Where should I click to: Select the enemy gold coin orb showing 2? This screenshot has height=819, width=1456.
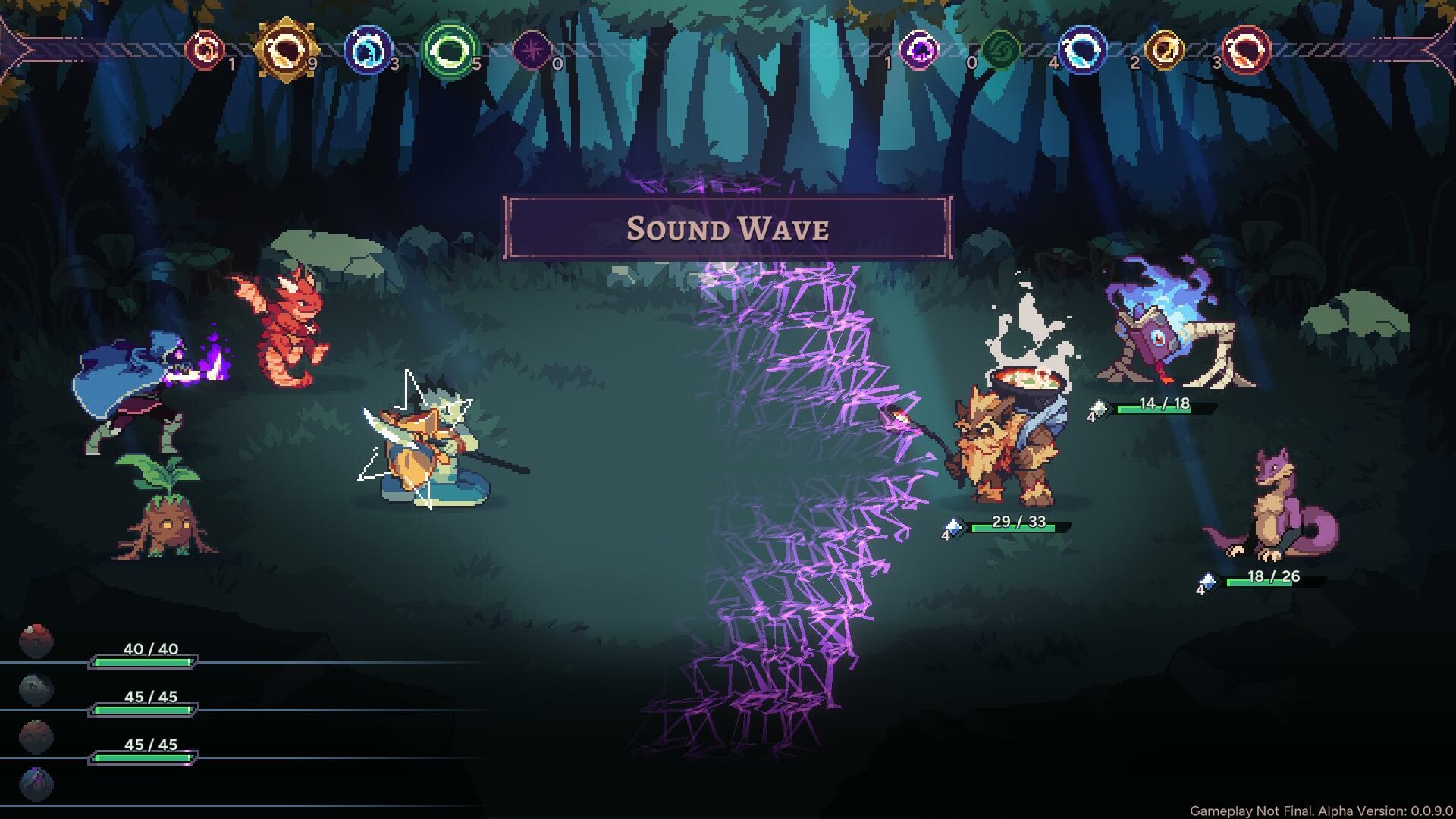1165,52
